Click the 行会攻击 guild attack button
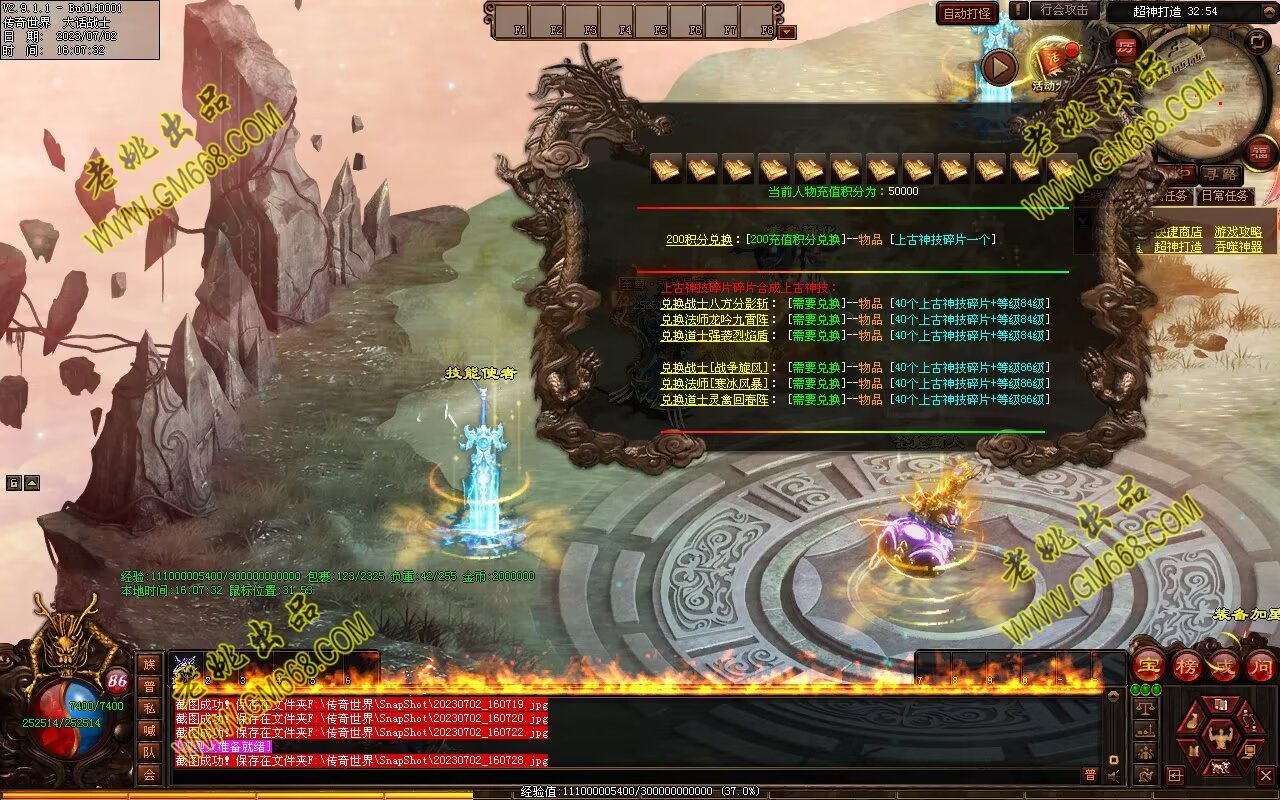1280x800 pixels. click(1063, 11)
